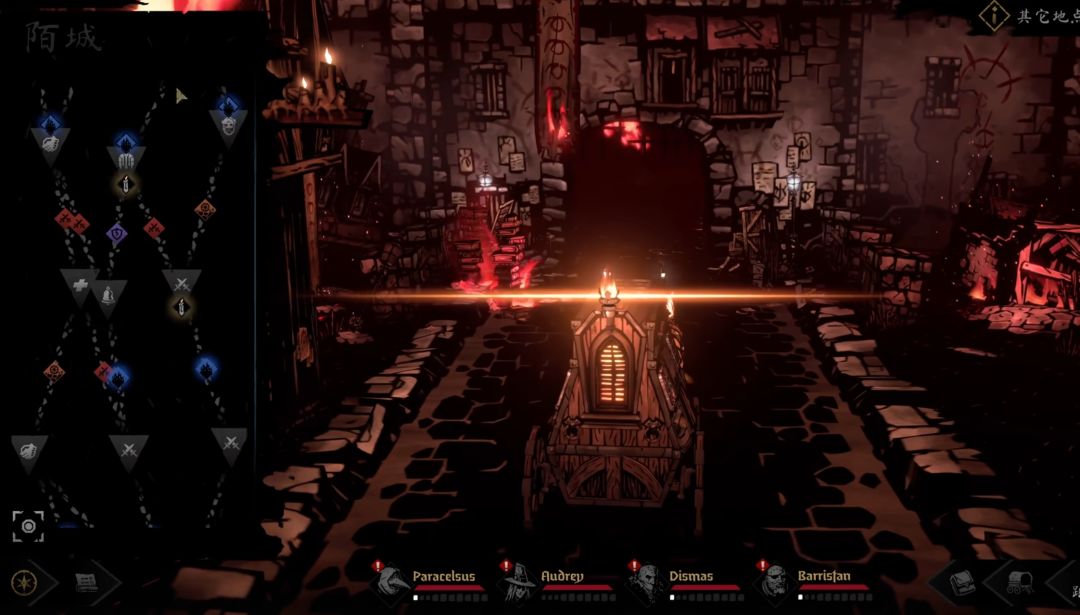Open the stagecoach wagon icon
The height and width of the screenshot is (615, 1080).
click(1020, 581)
